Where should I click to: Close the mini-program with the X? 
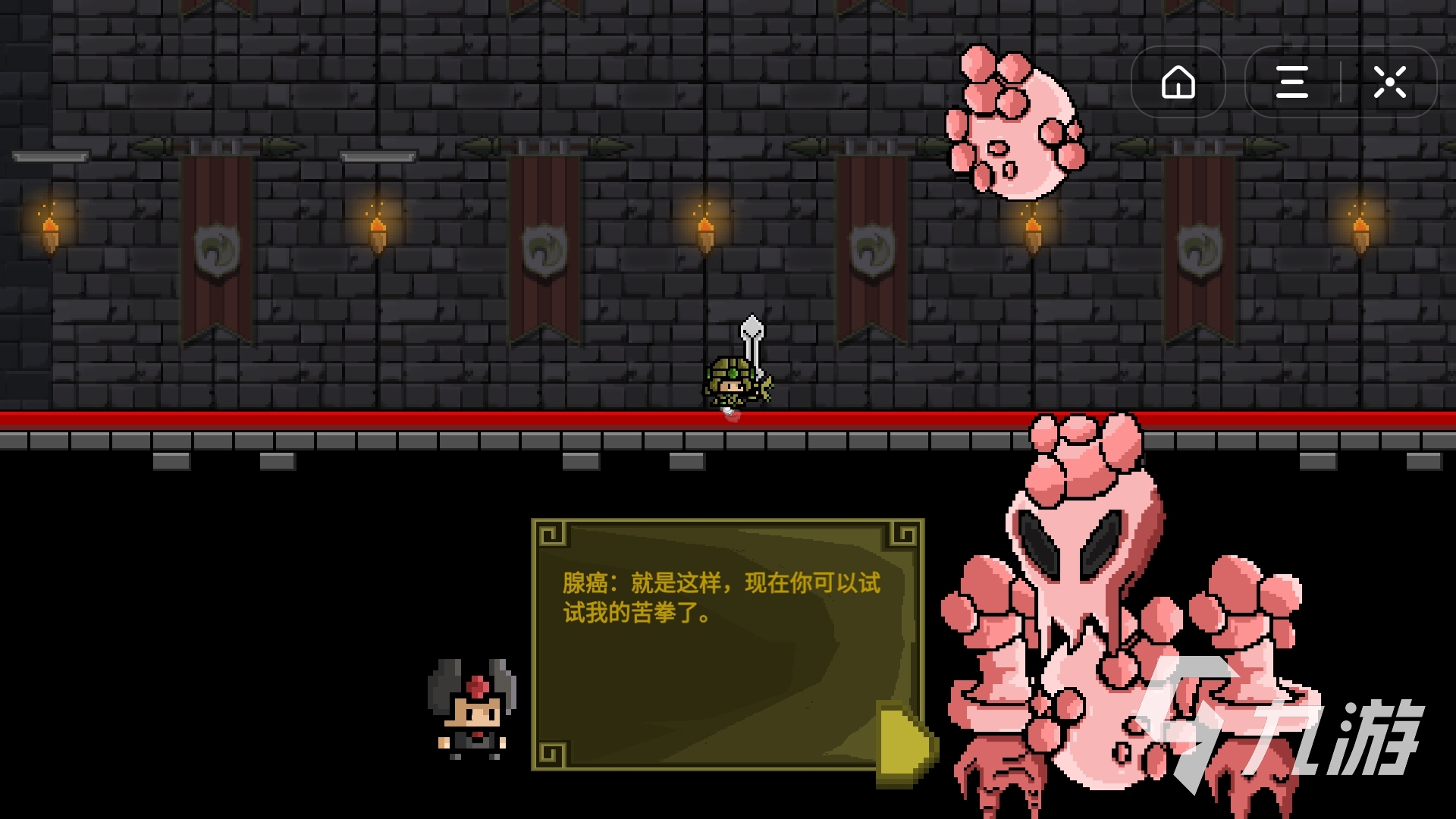coord(1389,82)
